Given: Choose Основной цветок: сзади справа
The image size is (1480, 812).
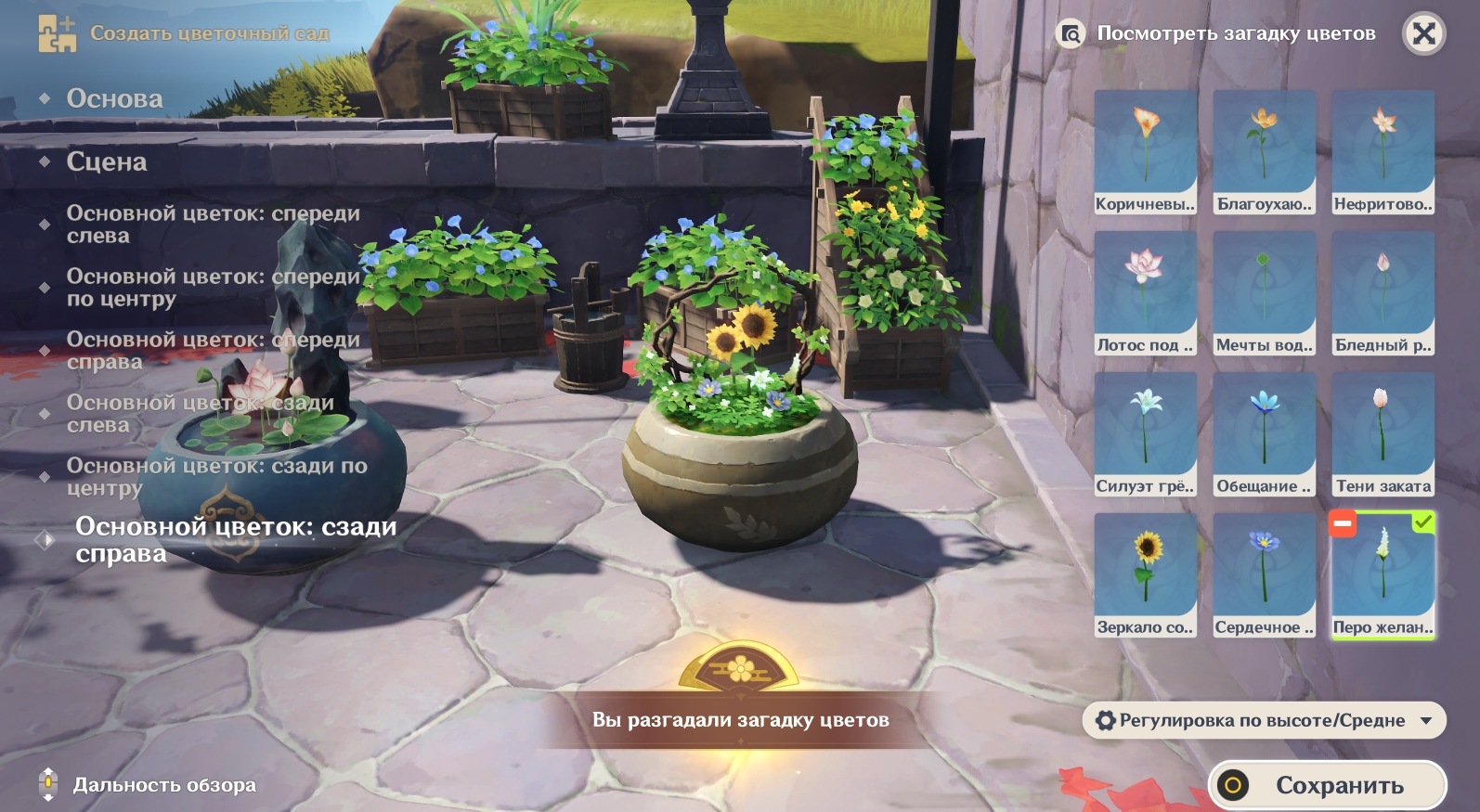Looking at the screenshot, I should 236,540.
